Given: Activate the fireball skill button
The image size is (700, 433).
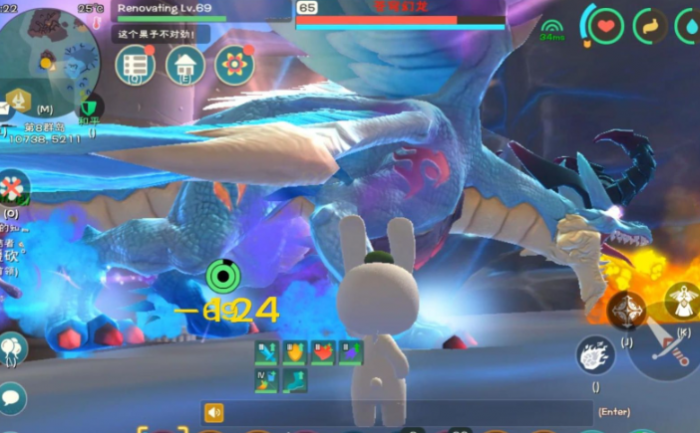Looking at the screenshot, I should (x=594, y=355).
